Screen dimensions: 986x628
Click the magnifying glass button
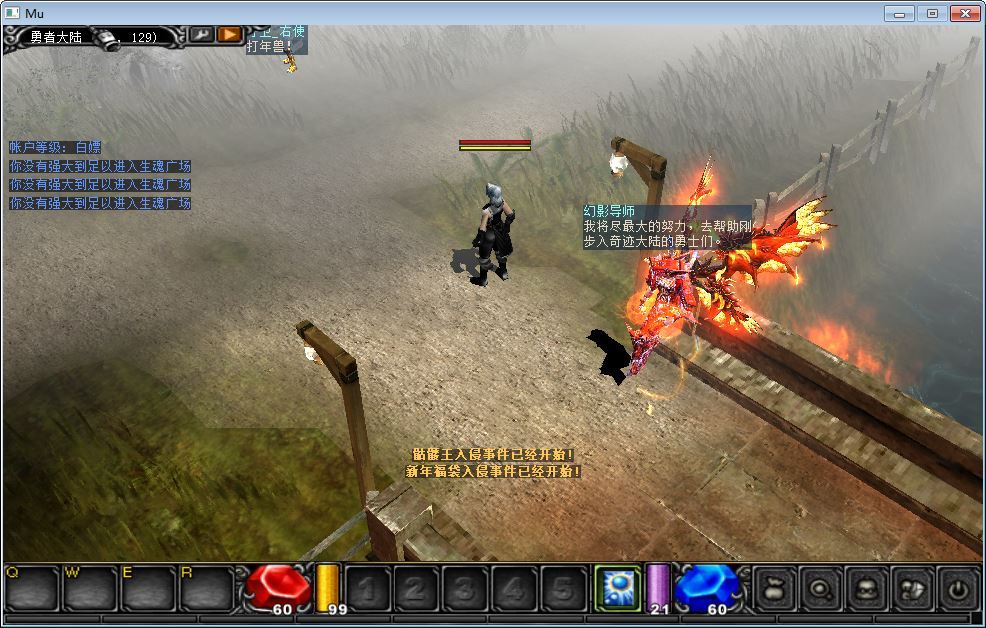tap(819, 589)
